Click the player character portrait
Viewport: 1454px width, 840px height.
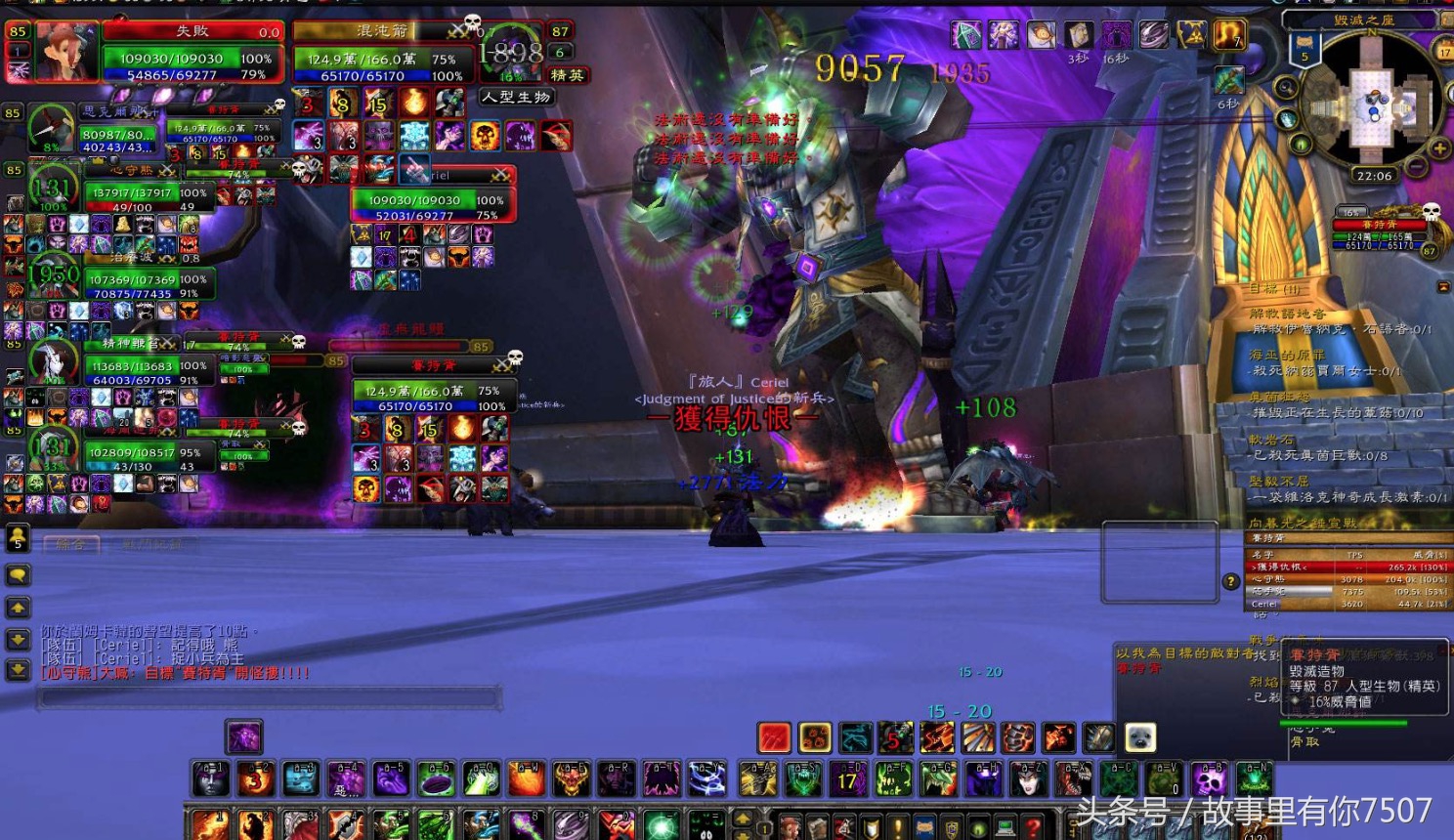click(66, 52)
